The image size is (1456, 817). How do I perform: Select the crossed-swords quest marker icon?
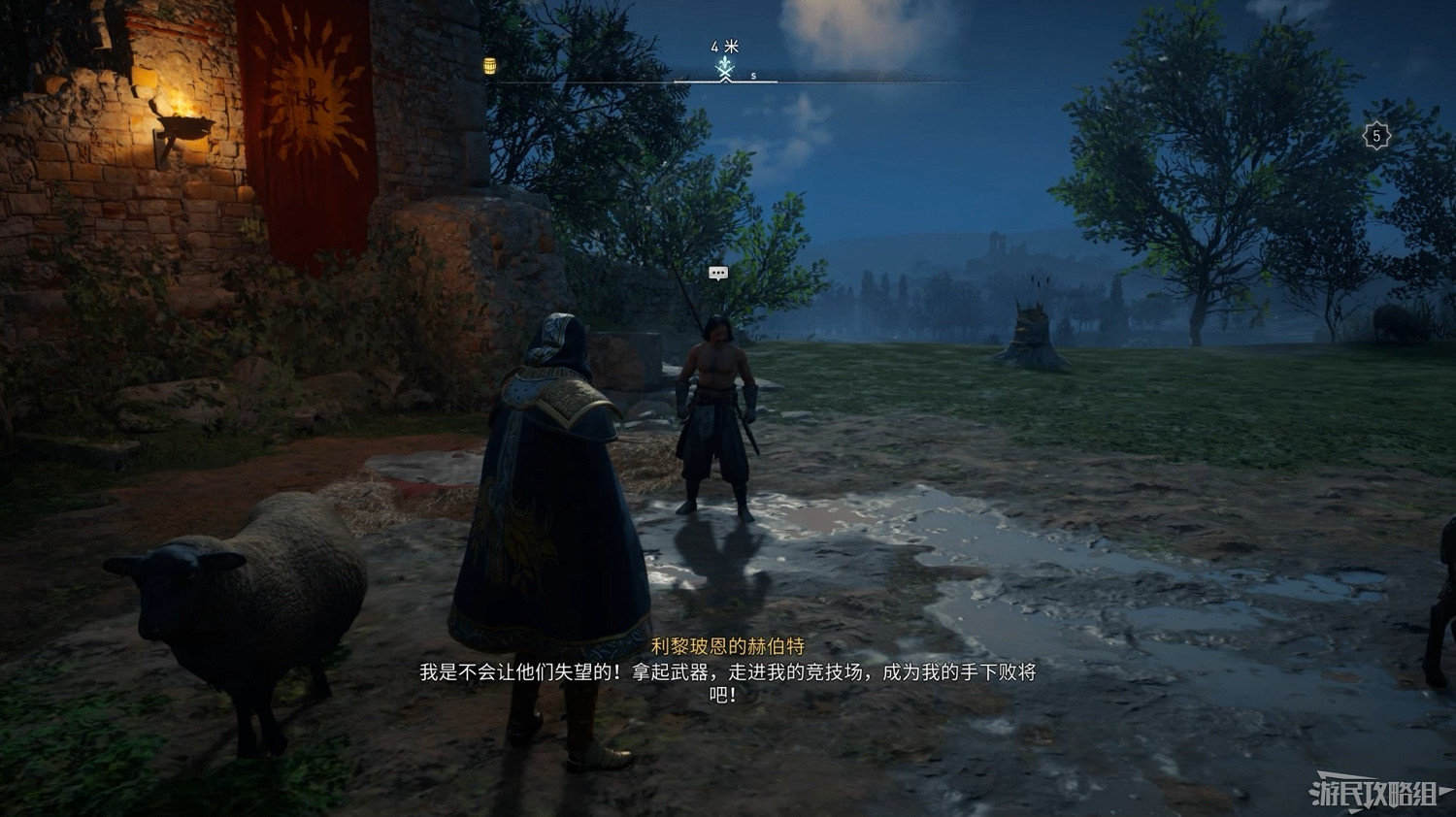click(725, 71)
